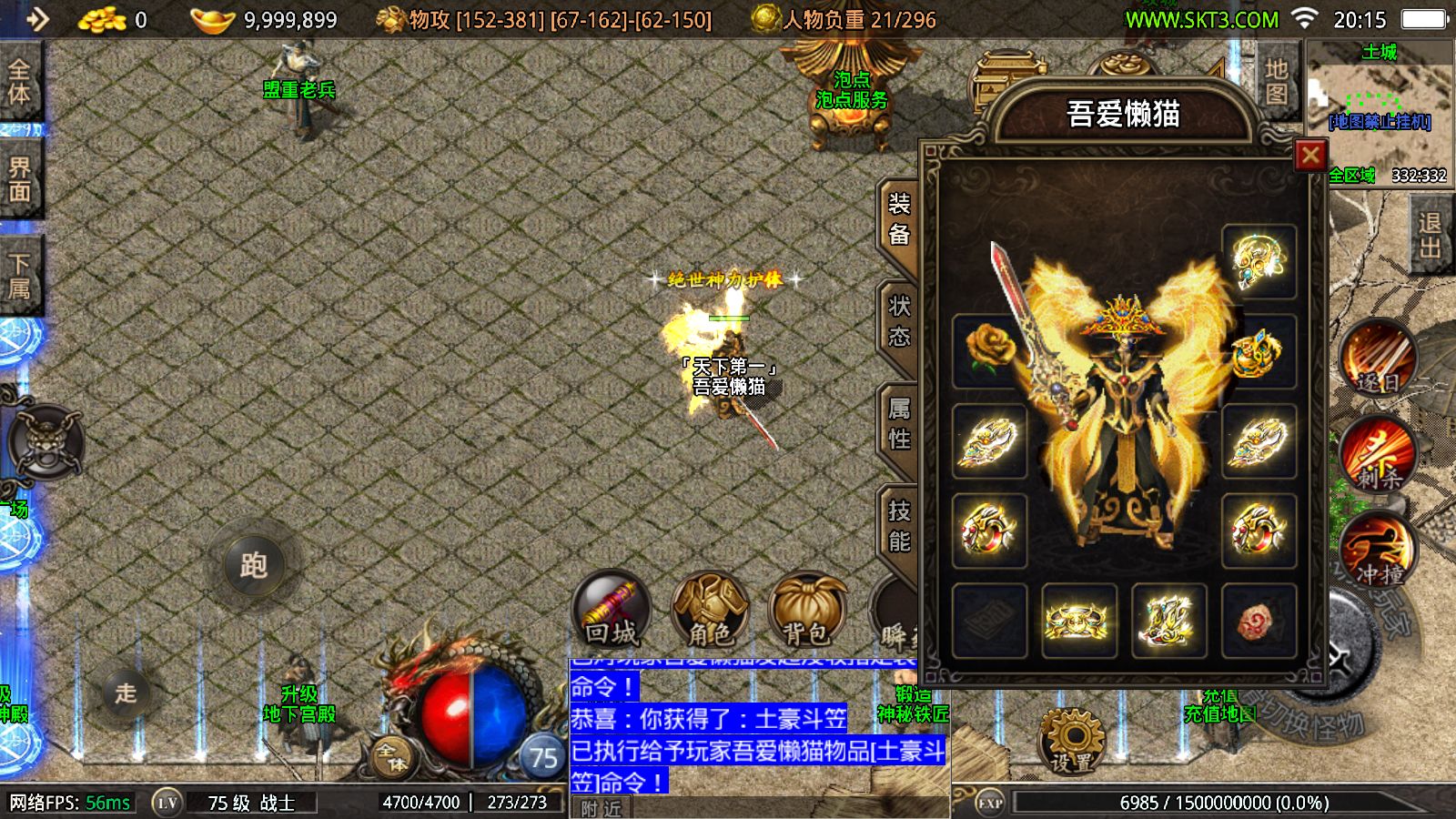Open the 附近 nearby chat channel
The image size is (1456, 819).
(602, 808)
